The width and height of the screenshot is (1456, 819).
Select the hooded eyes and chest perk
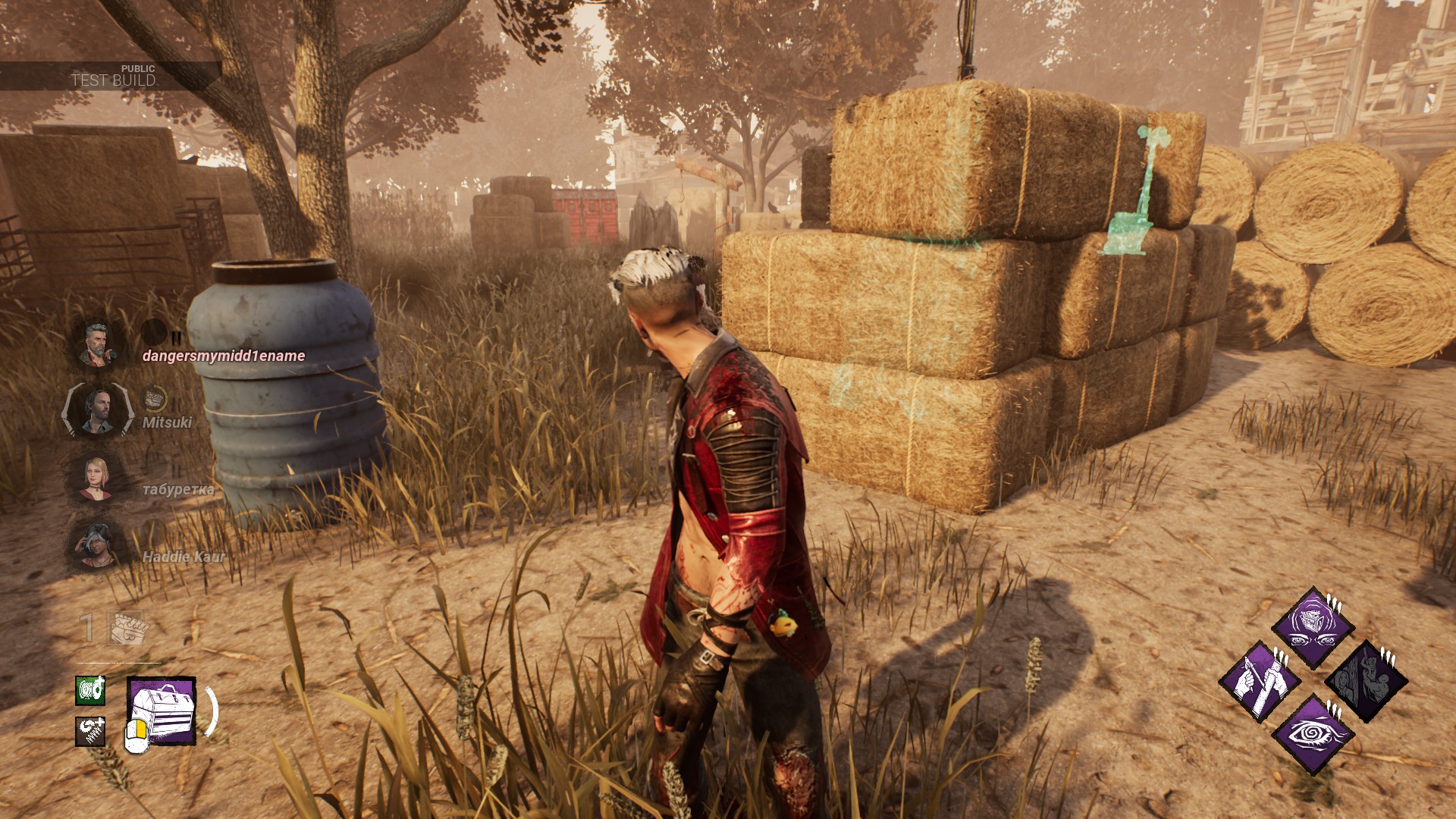tap(1313, 627)
